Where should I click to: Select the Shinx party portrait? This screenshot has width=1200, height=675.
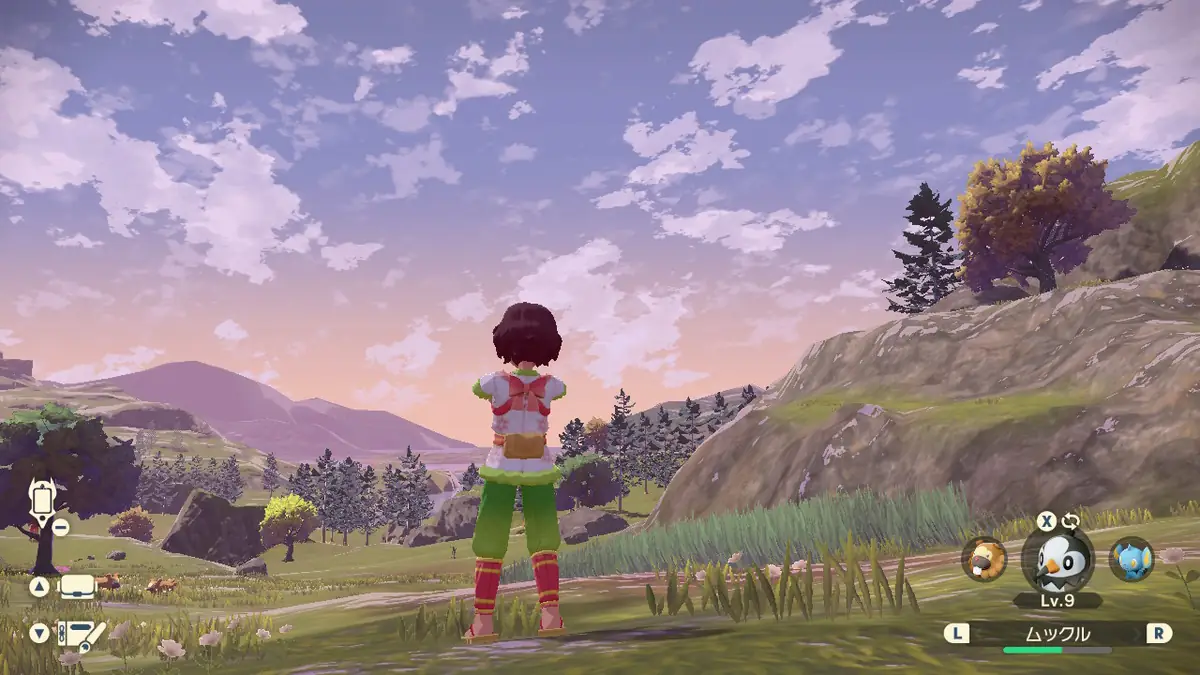(x=1131, y=559)
